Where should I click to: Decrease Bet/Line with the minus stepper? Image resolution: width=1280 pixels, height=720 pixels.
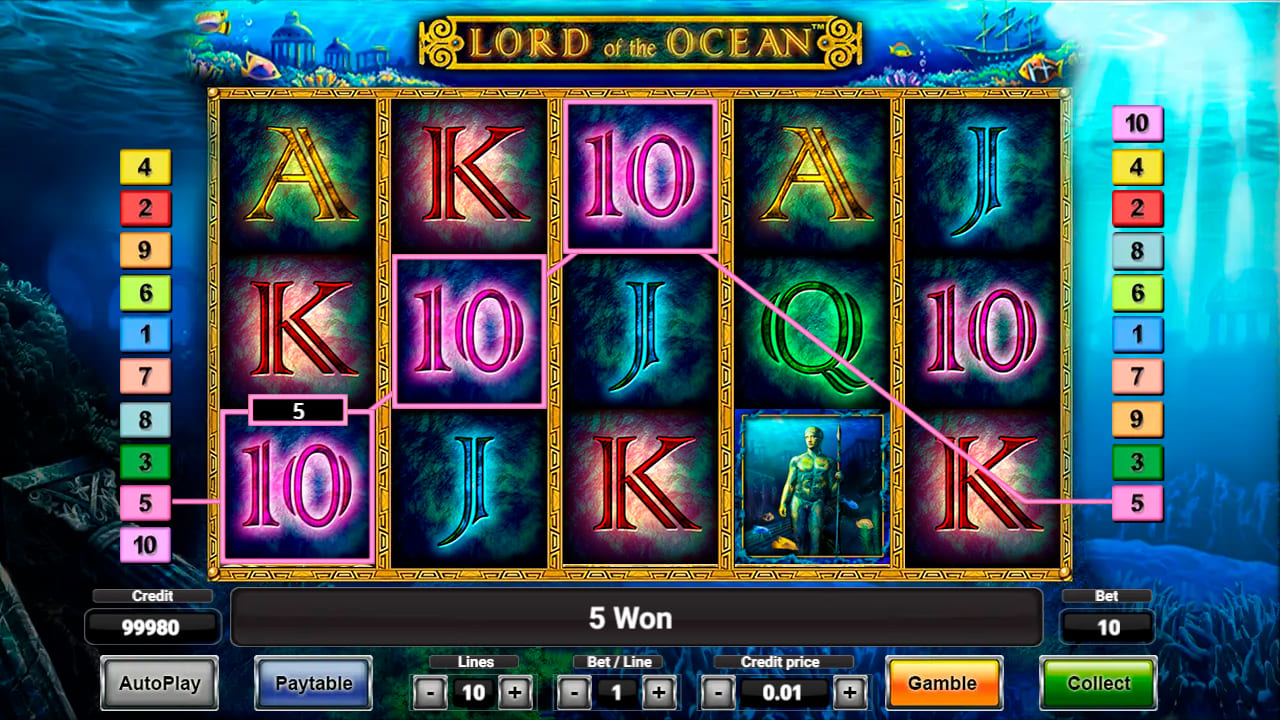[575, 692]
